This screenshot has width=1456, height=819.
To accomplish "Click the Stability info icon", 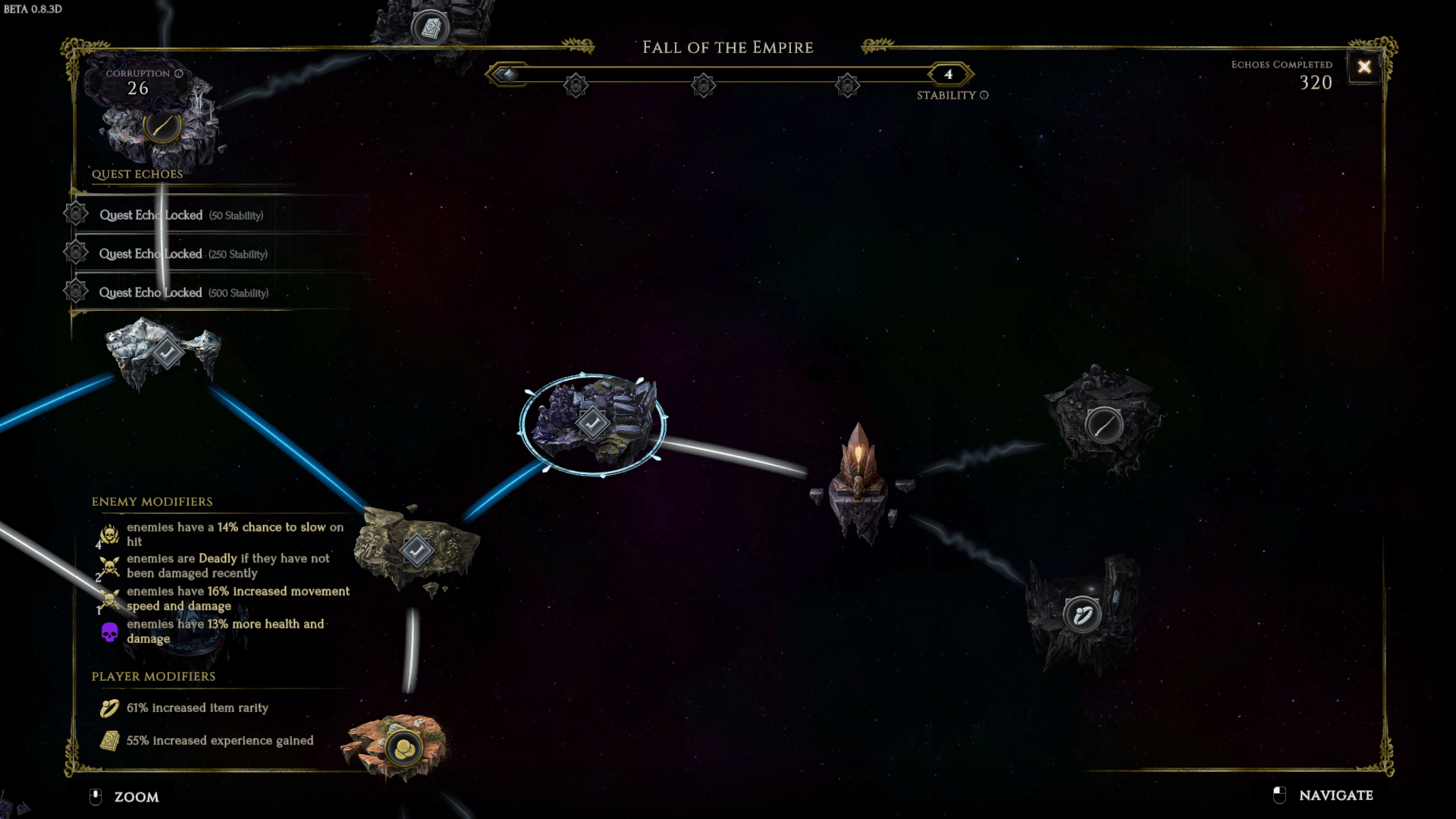I will (x=984, y=96).
